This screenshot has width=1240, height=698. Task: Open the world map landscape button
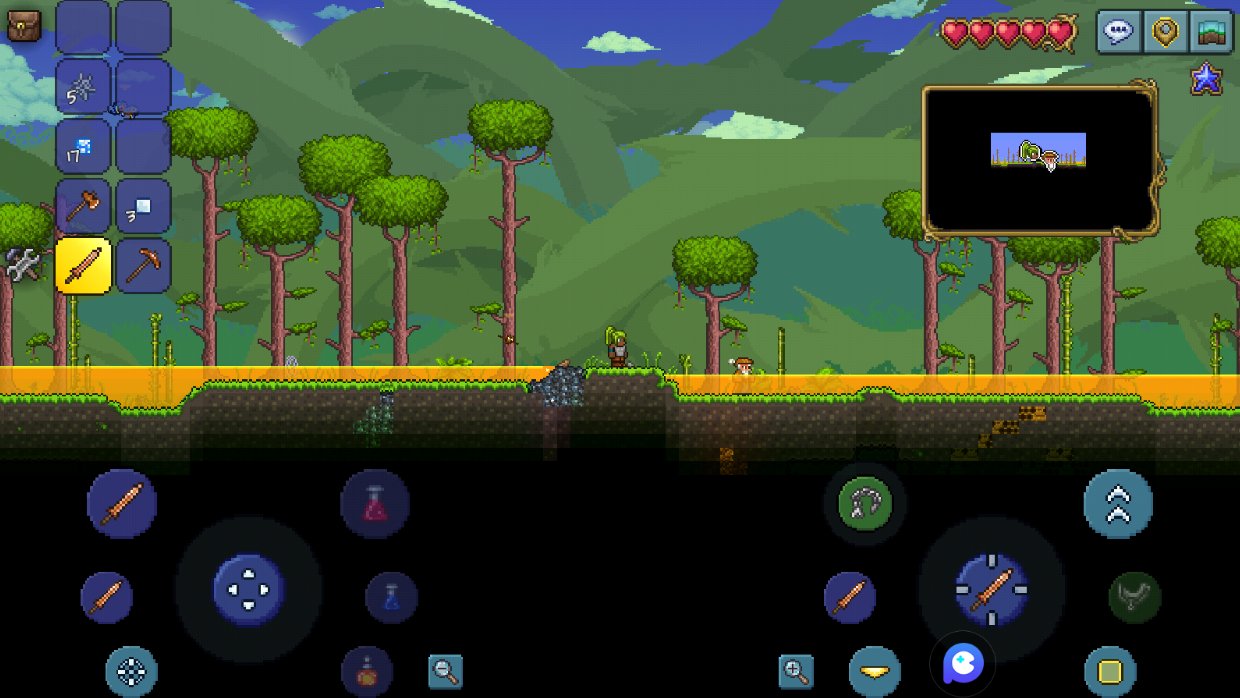[1211, 32]
